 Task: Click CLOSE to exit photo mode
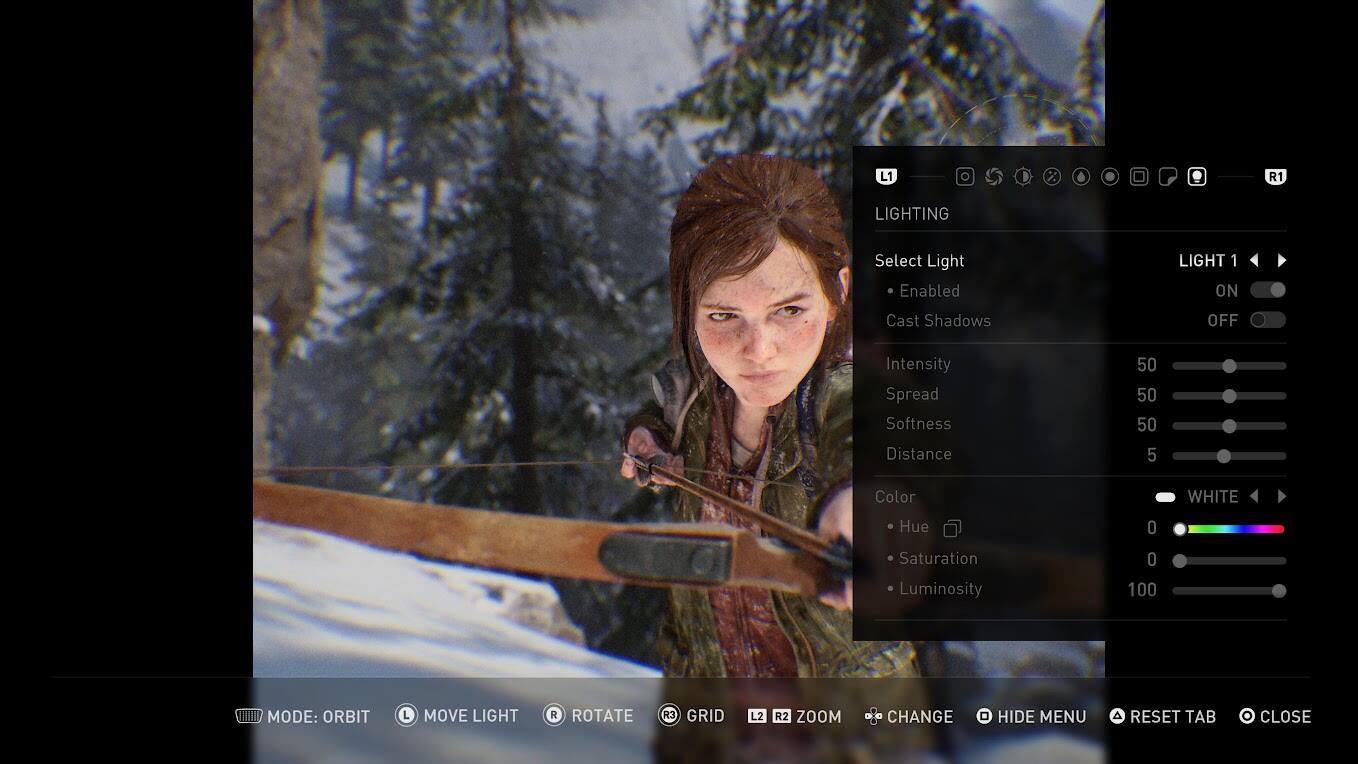click(x=1275, y=716)
